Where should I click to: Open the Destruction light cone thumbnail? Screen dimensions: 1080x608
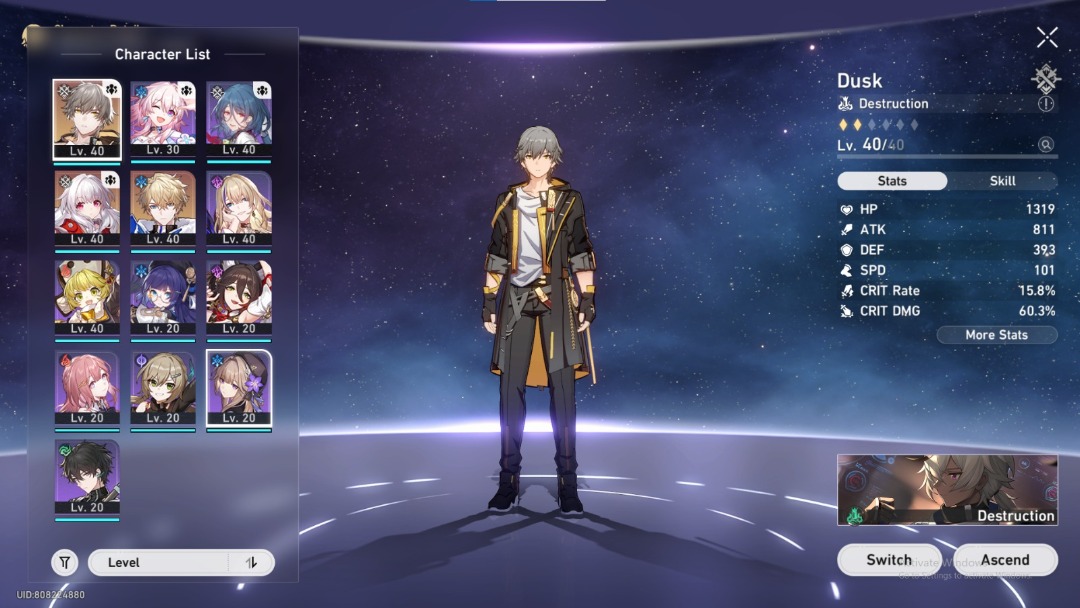pos(947,490)
